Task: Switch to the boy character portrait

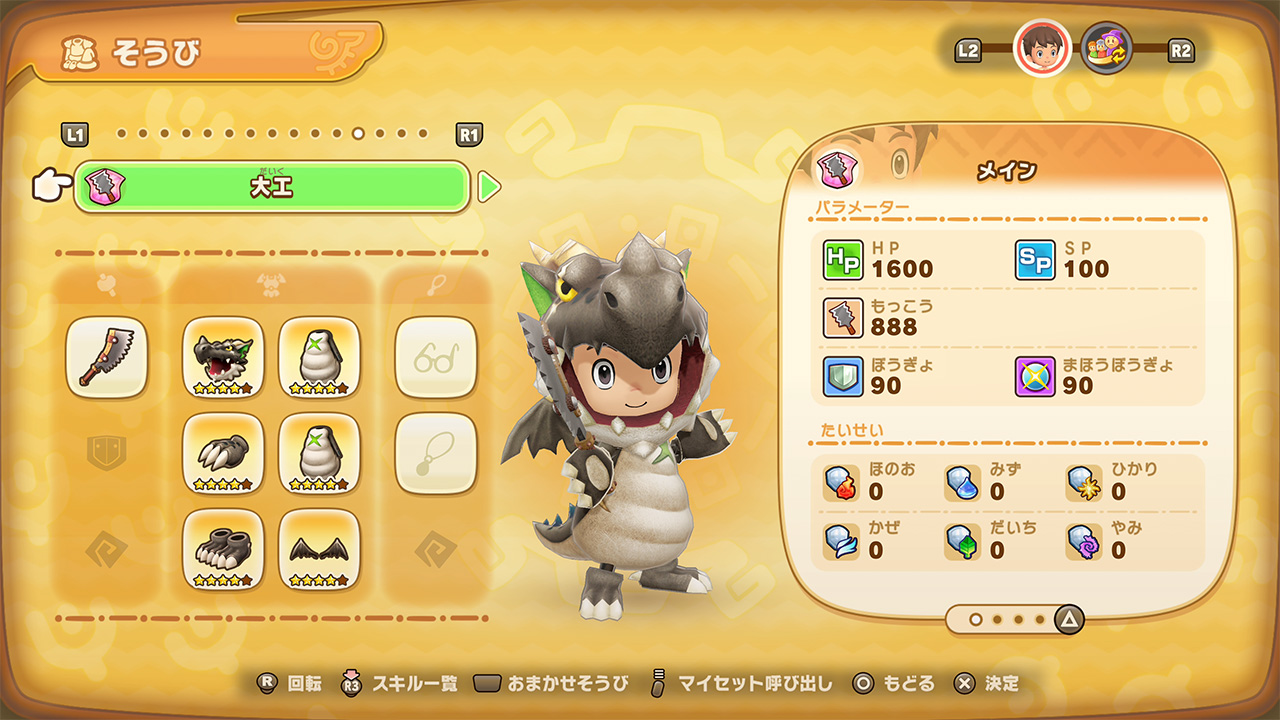Action: pos(1042,48)
